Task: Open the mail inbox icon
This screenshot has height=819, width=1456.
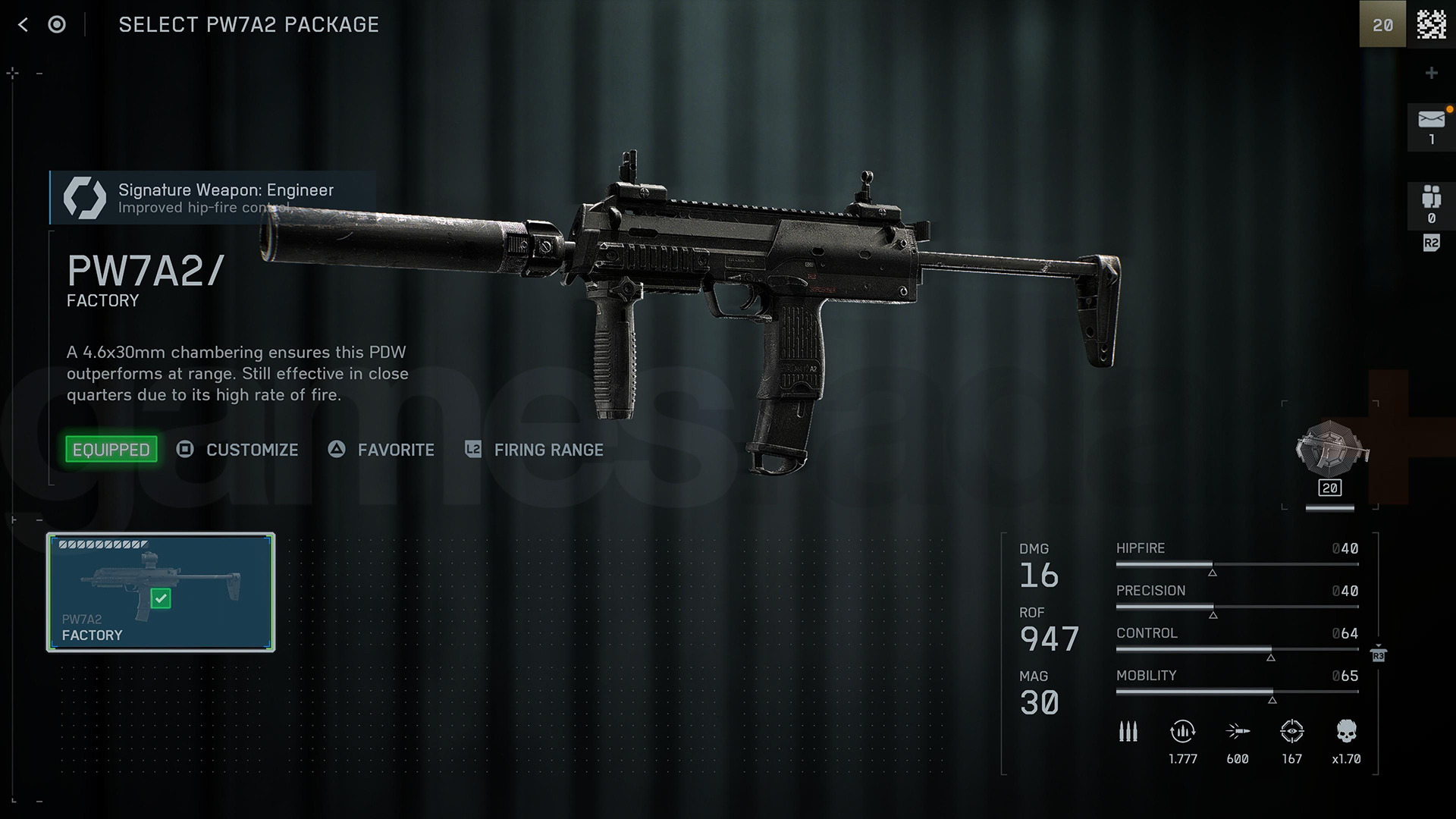Action: [x=1431, y=127]
